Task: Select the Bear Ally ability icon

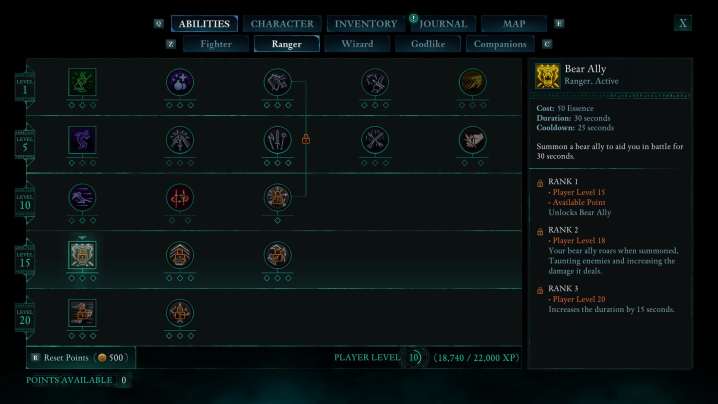Action: [81, 255]
